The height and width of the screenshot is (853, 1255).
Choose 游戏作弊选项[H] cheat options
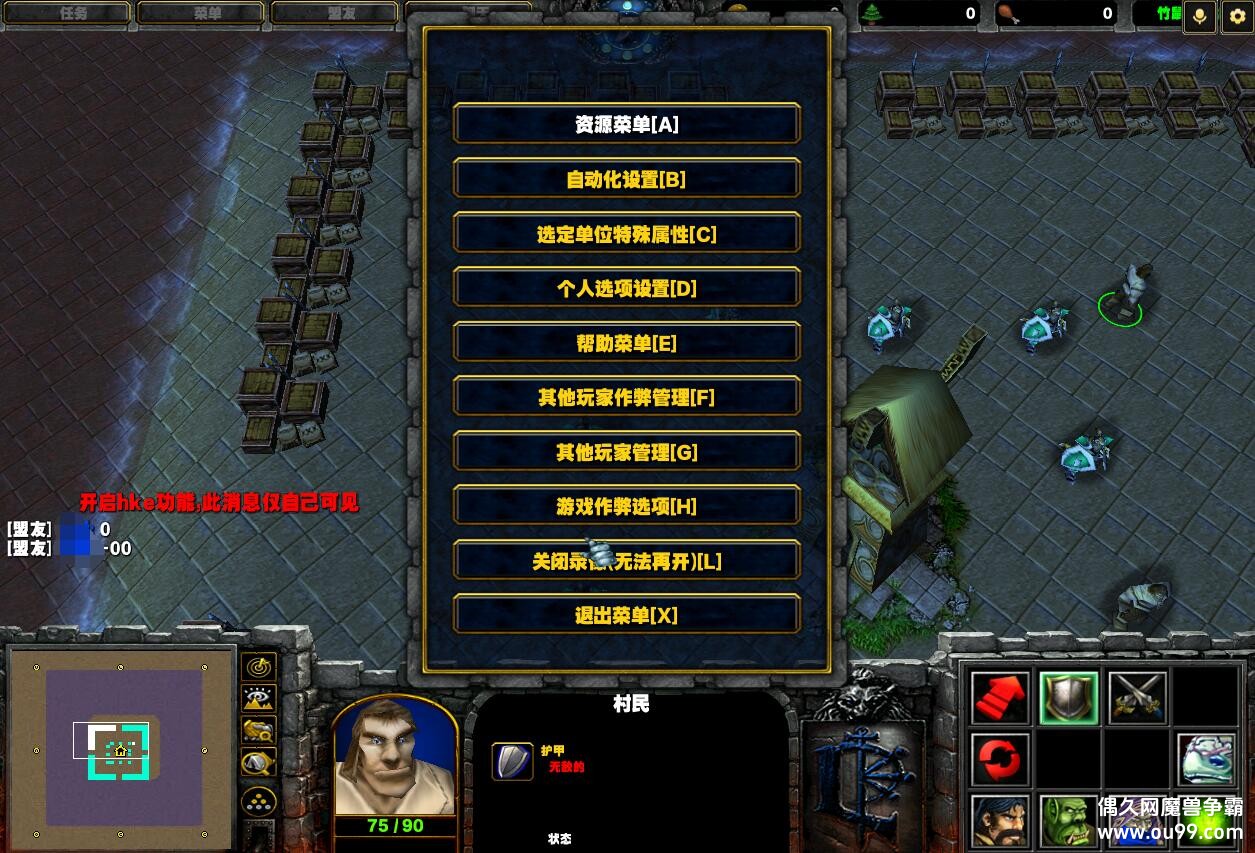click(627, 507)
